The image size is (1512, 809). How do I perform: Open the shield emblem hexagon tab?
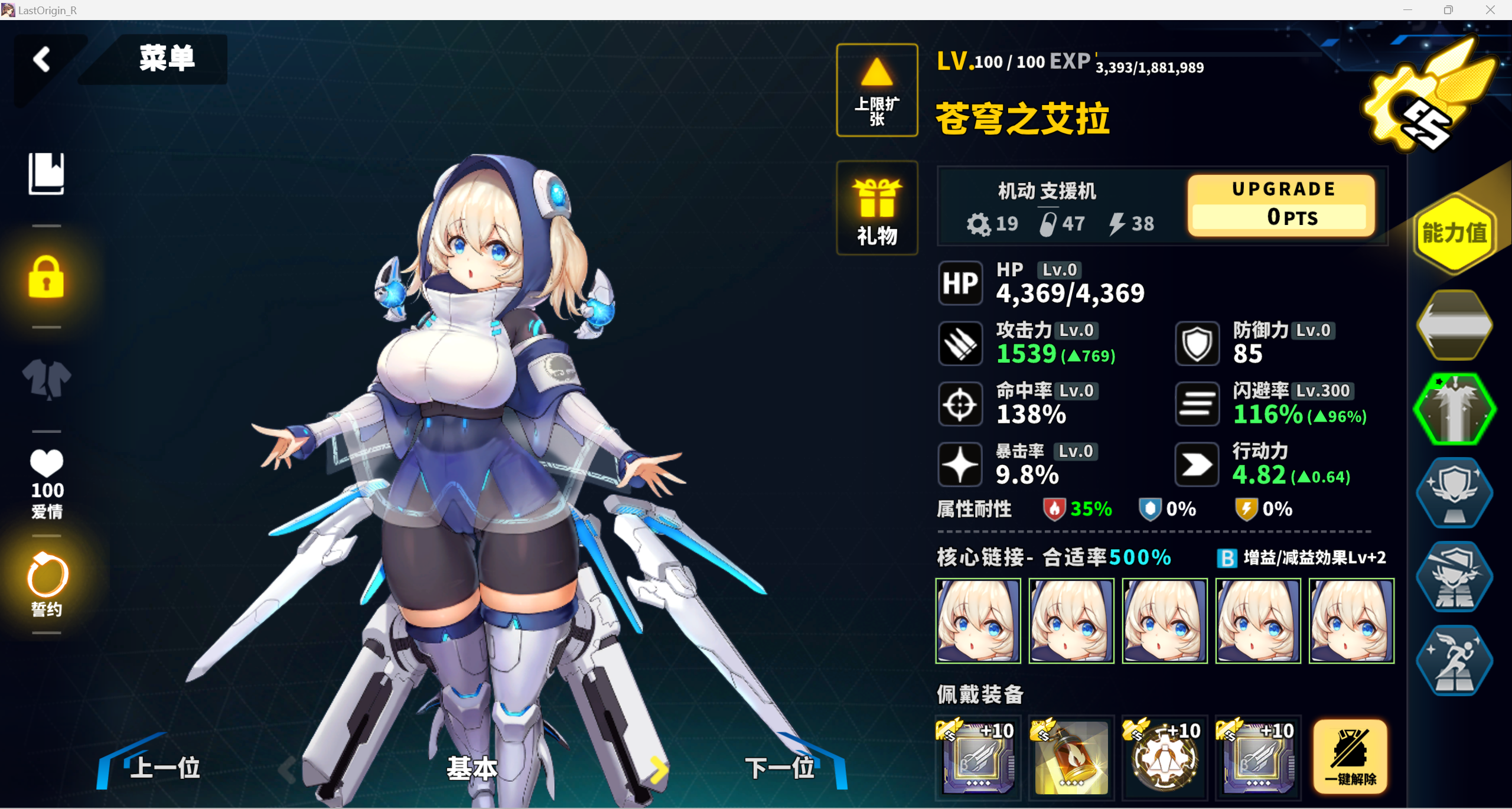click(x=1454, y=492)
